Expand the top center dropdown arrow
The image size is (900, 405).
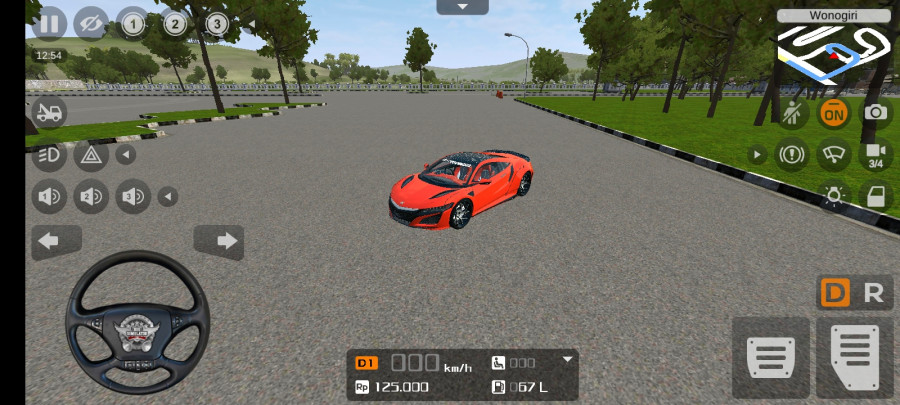462,7
